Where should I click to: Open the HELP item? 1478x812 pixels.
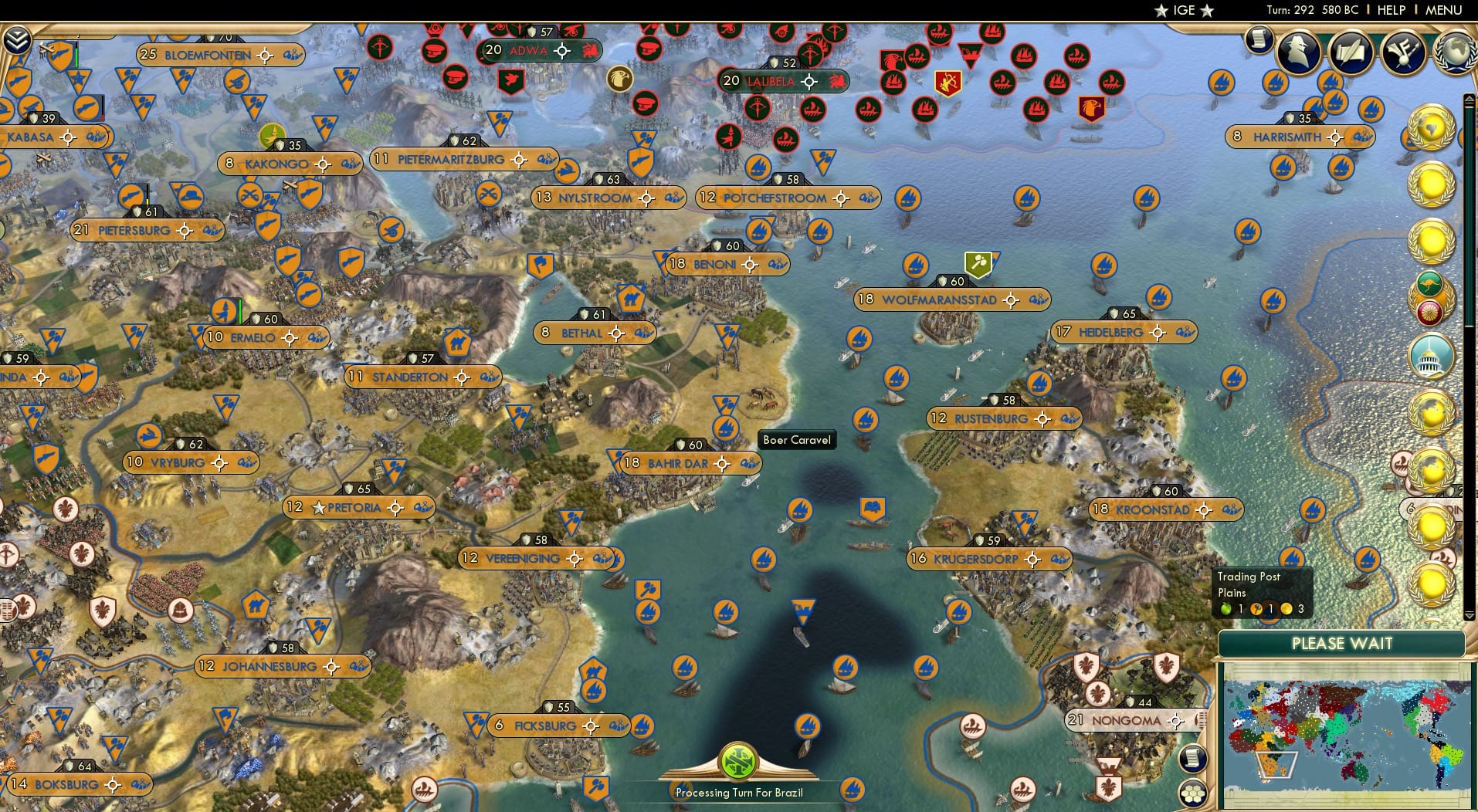[1390, 10]
